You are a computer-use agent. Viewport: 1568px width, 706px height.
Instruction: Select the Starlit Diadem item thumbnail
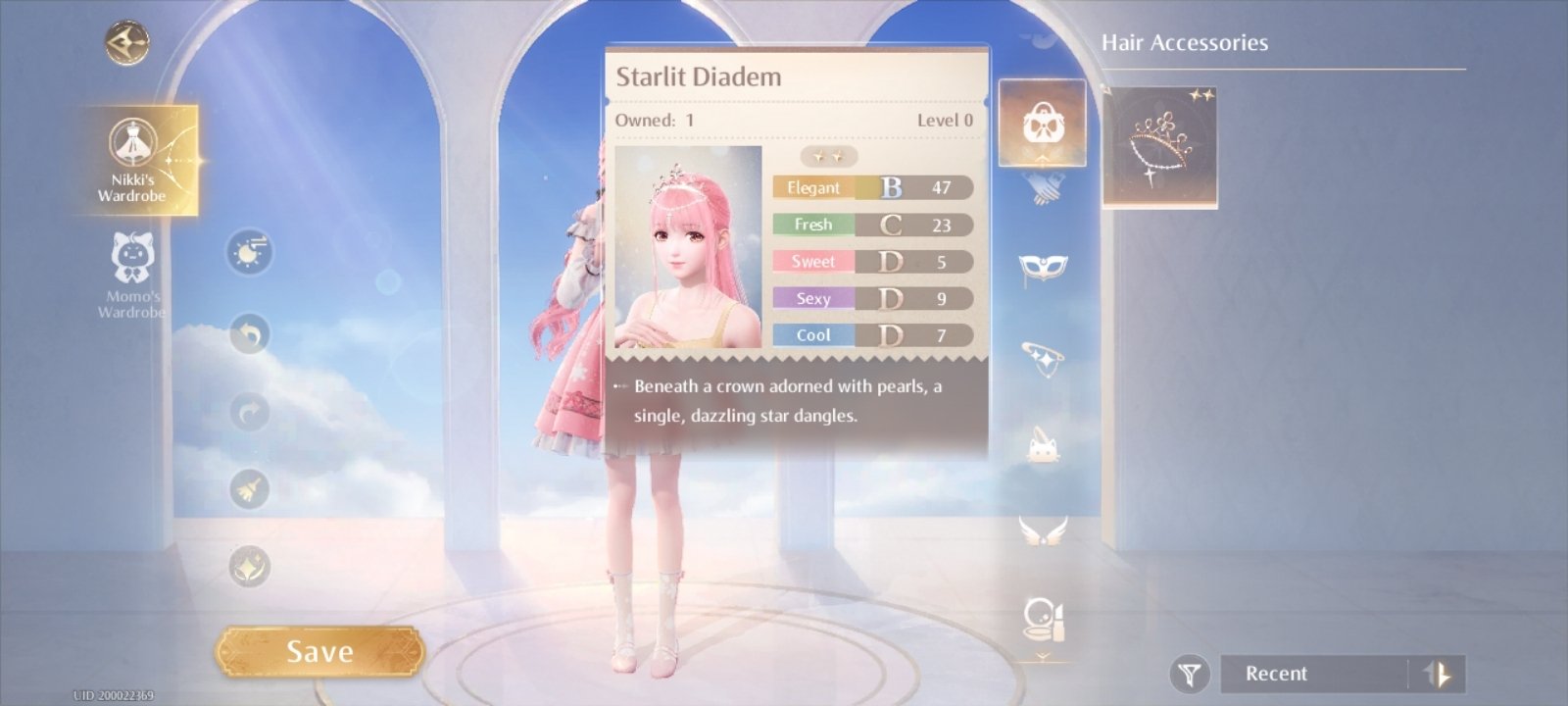coord(1160,147)
